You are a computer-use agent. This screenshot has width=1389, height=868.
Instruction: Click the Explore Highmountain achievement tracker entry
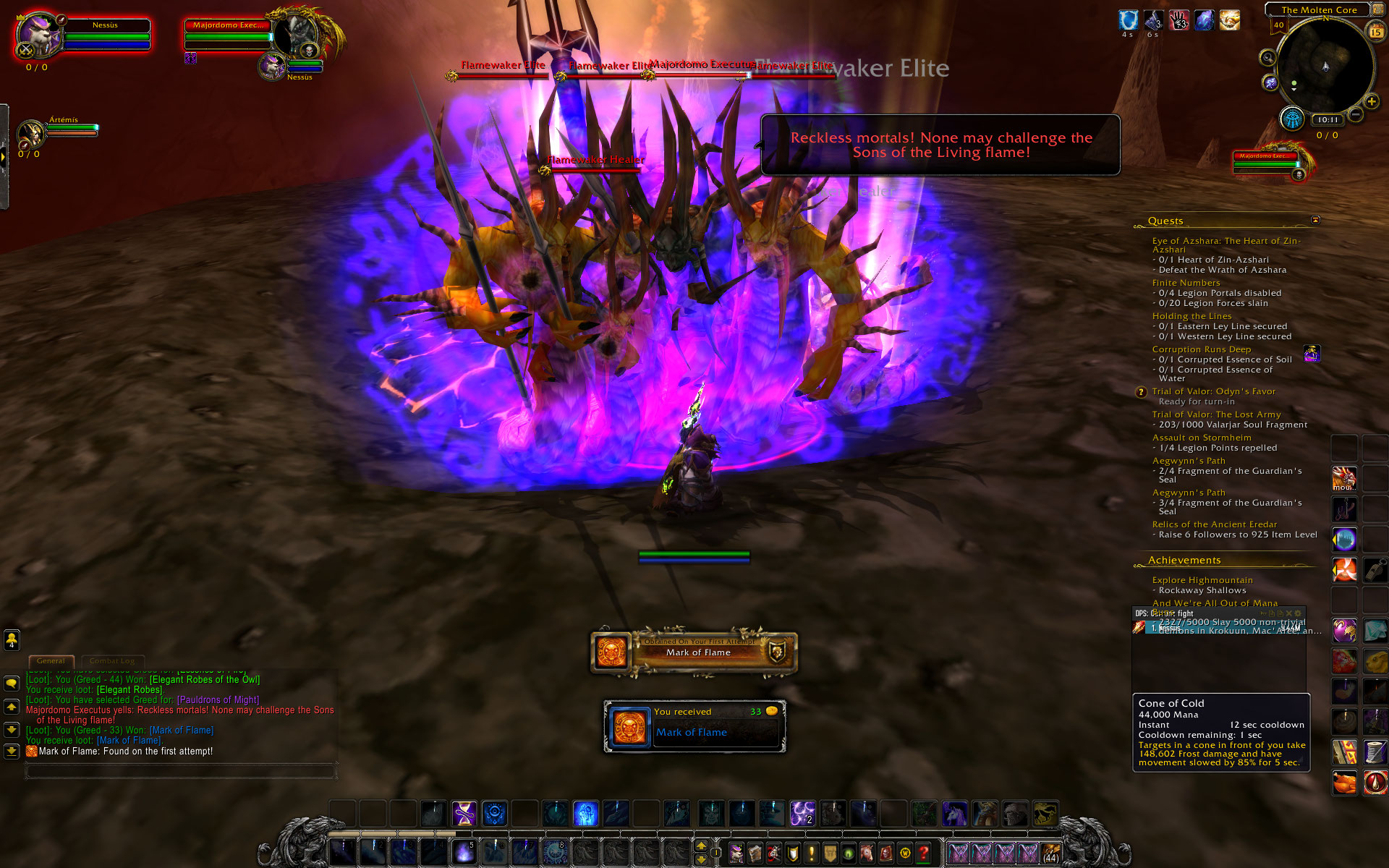point(1202,580)
